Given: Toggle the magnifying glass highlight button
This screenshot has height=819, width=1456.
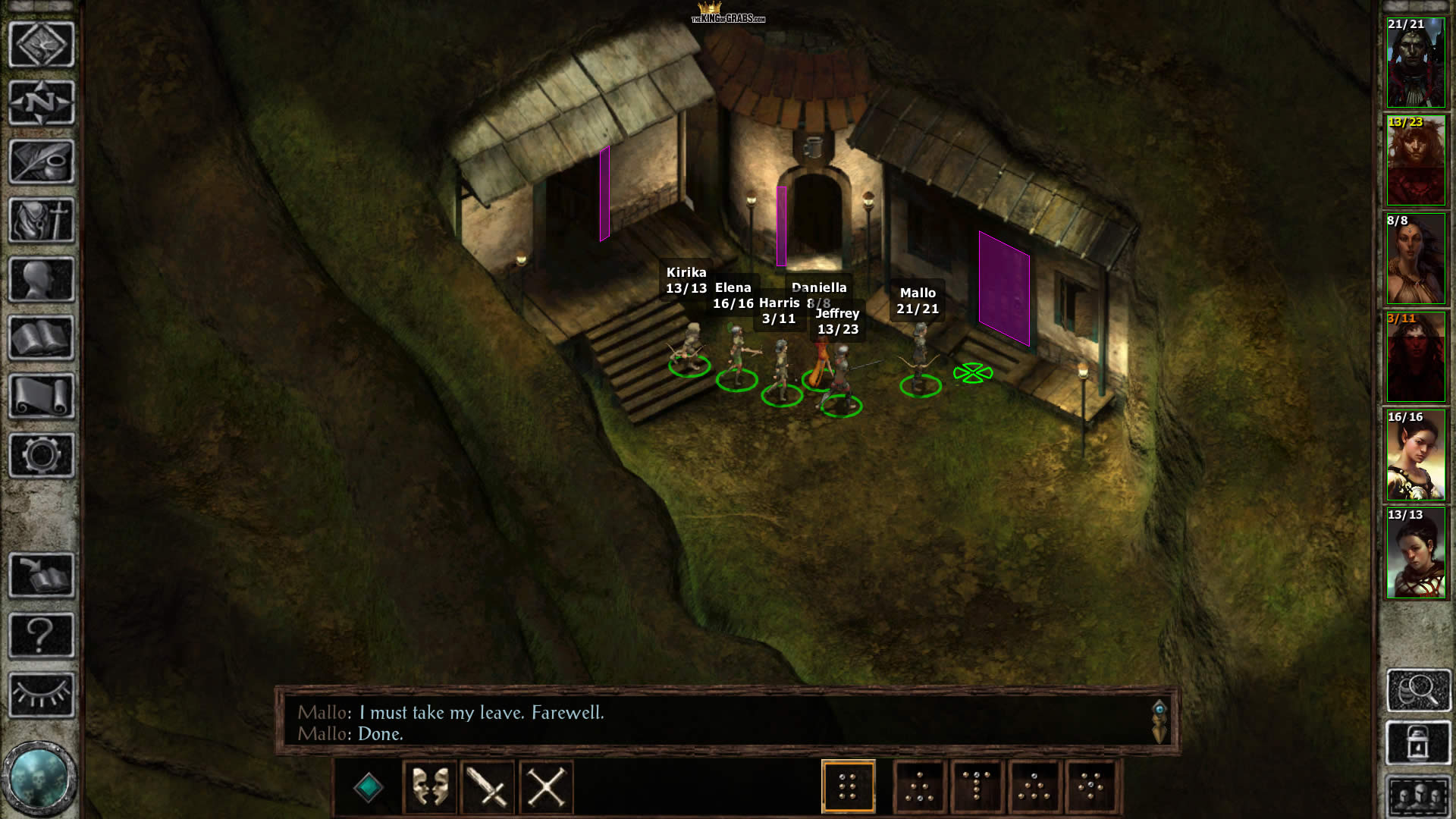Looking at the screenshot, I should (1418, 690).
